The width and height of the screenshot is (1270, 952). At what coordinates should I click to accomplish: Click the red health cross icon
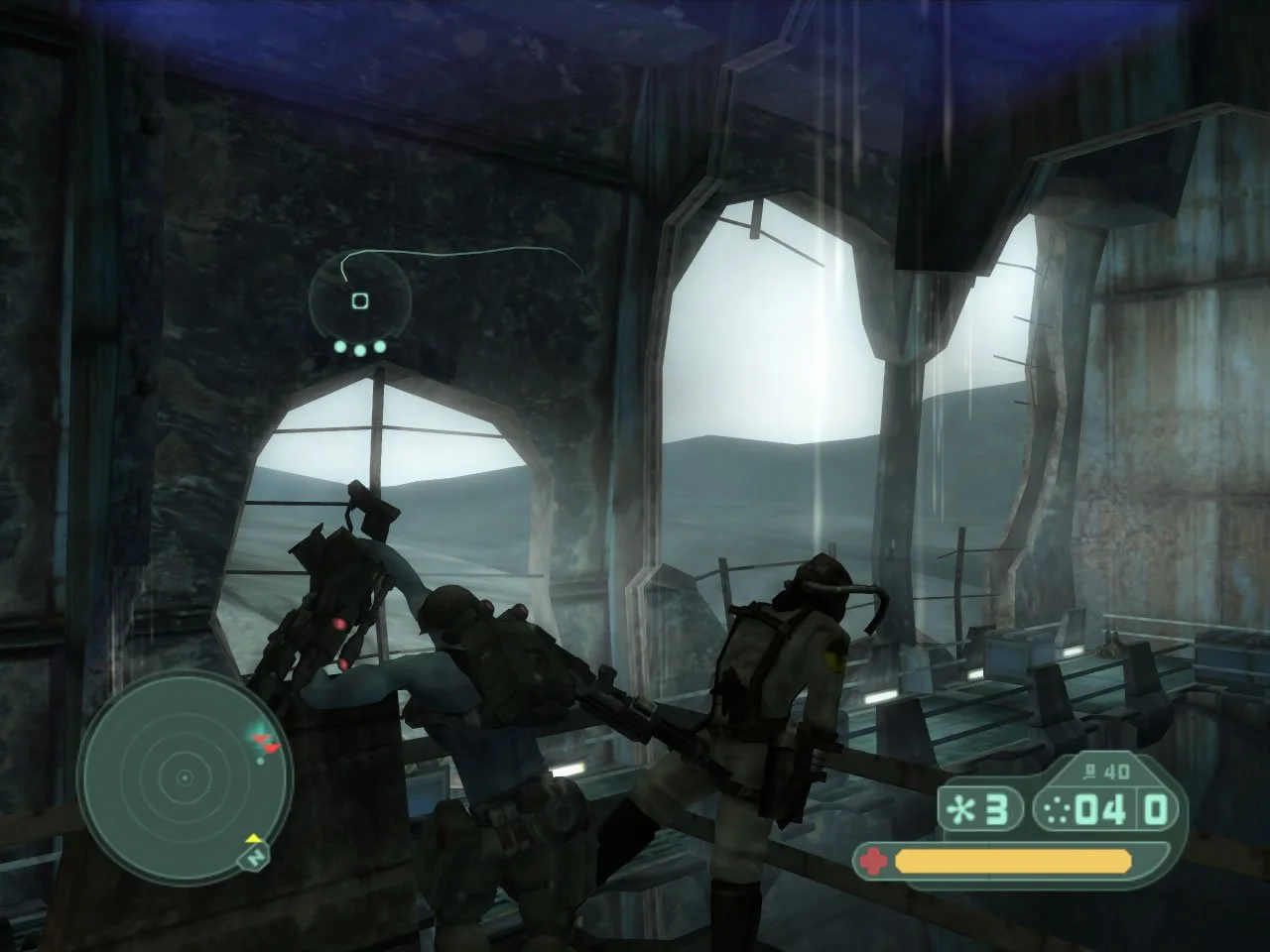(x=873, y=860)
